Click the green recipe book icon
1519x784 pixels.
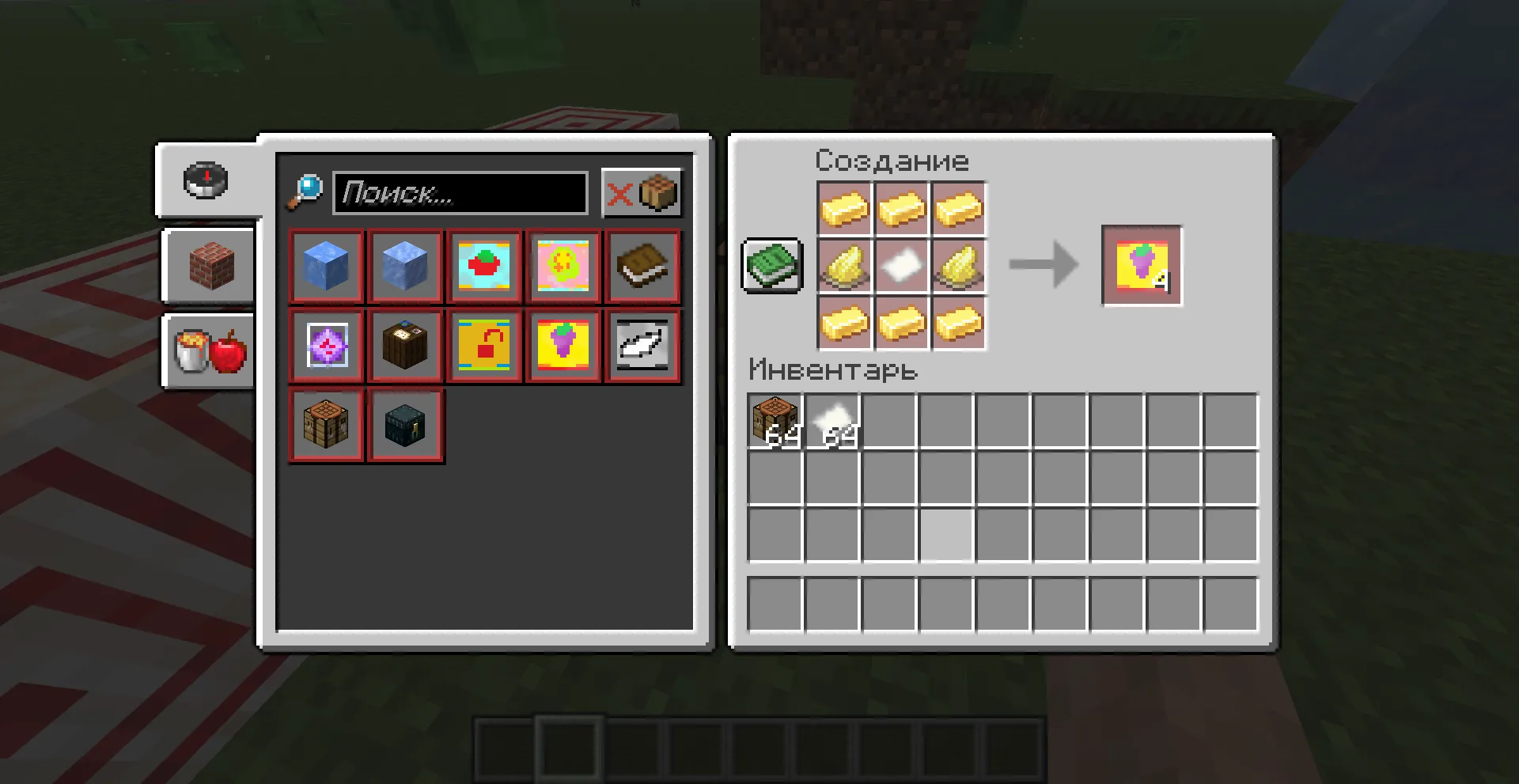coord(771,267)
